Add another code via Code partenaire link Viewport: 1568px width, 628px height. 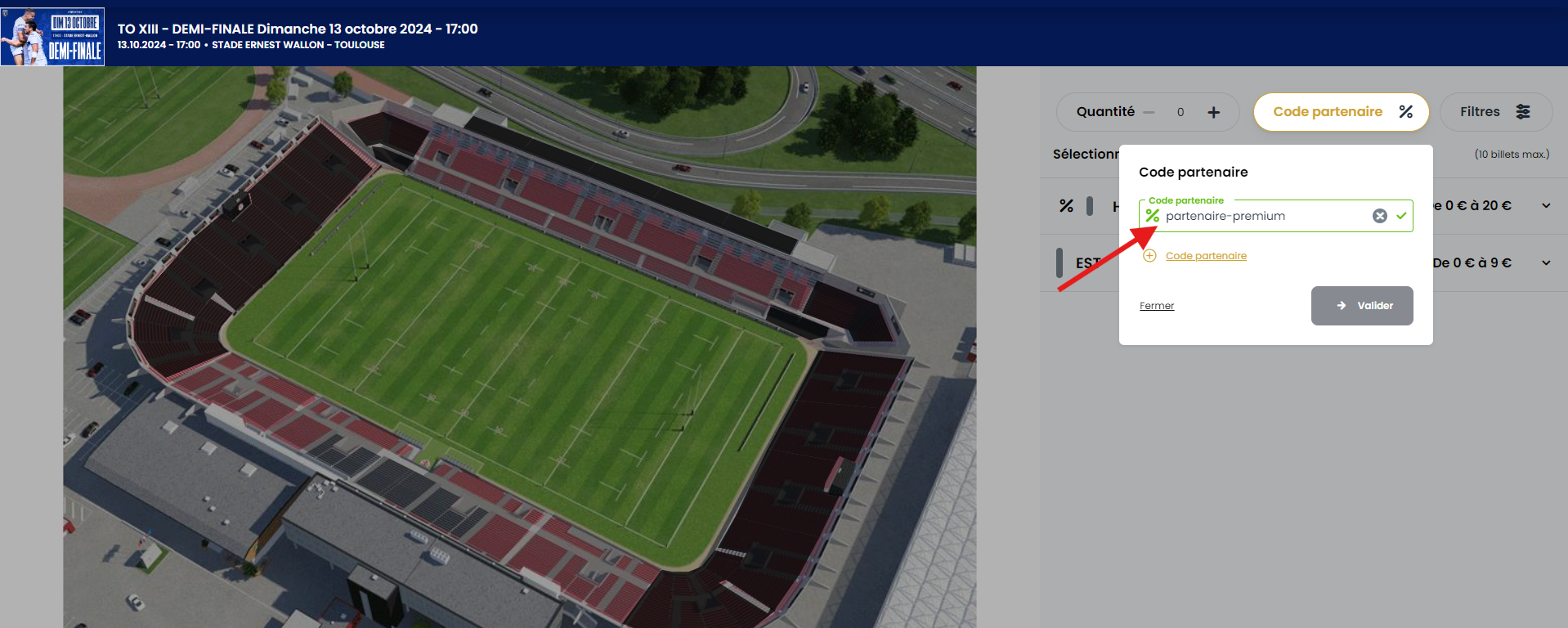click(x=1205, y=256)
